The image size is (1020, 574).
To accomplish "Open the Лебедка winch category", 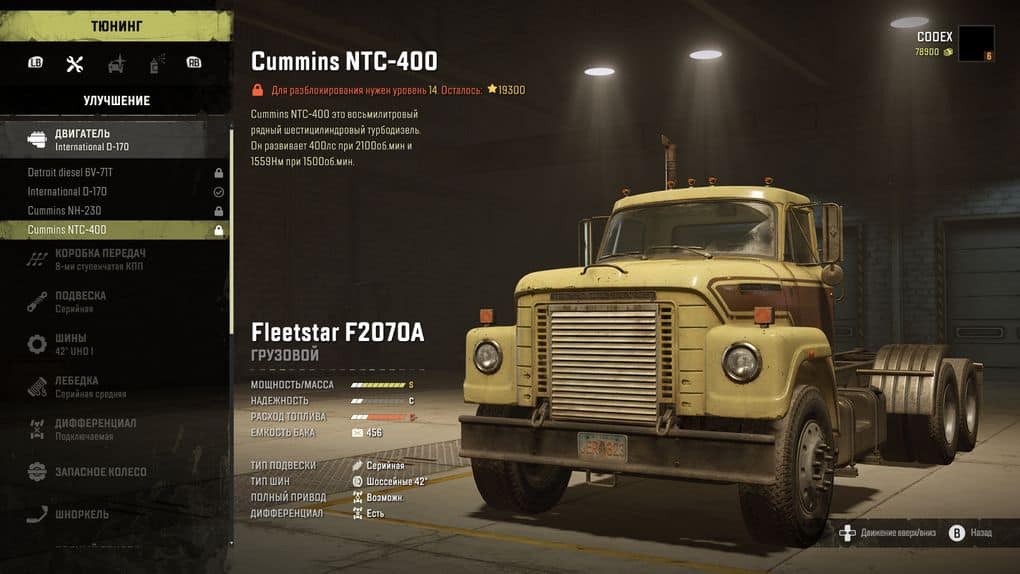I will point(114,387).
